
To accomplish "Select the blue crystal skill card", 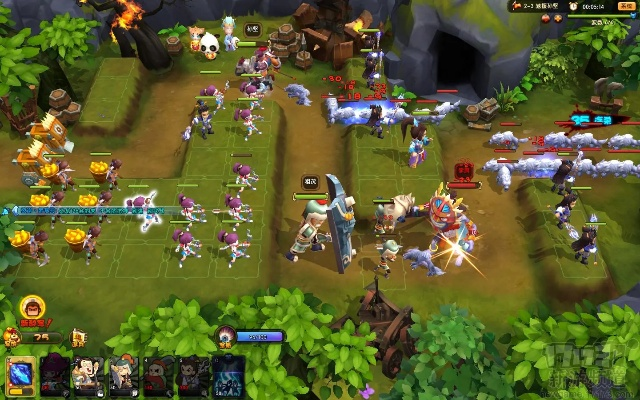I will 20,377.
